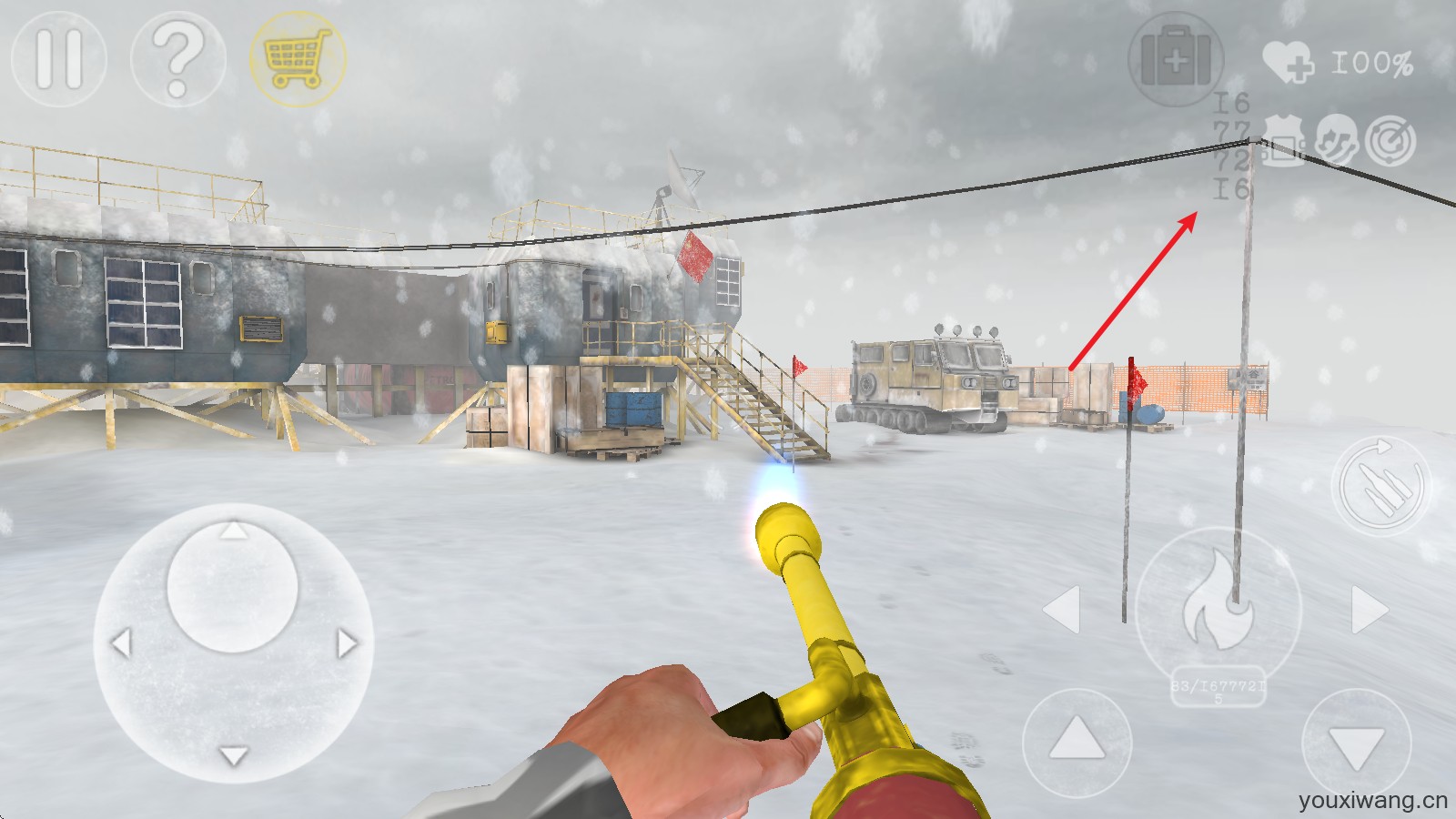
Task: Activate the radar icon
Action: (x=1390, y=141)
